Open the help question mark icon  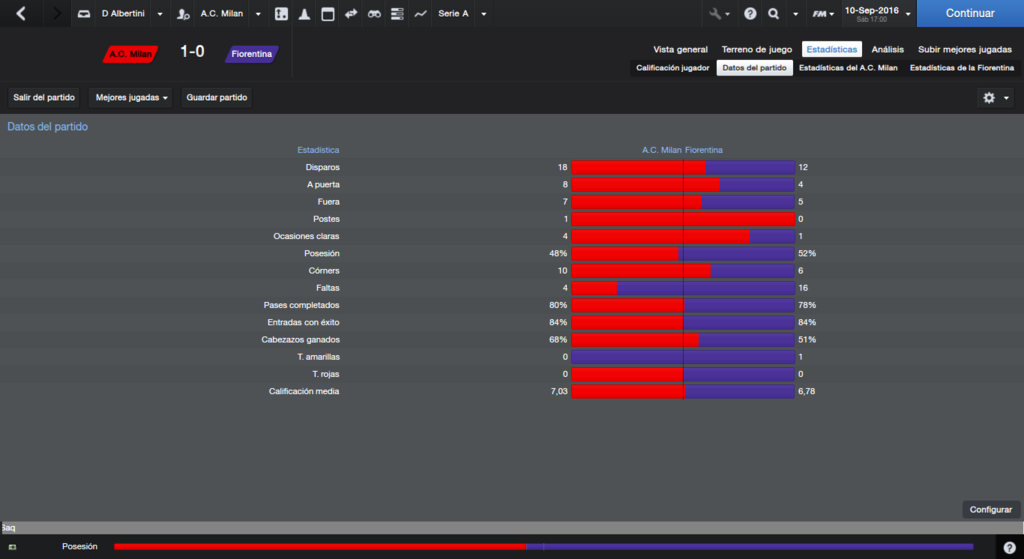pos(750,14)
